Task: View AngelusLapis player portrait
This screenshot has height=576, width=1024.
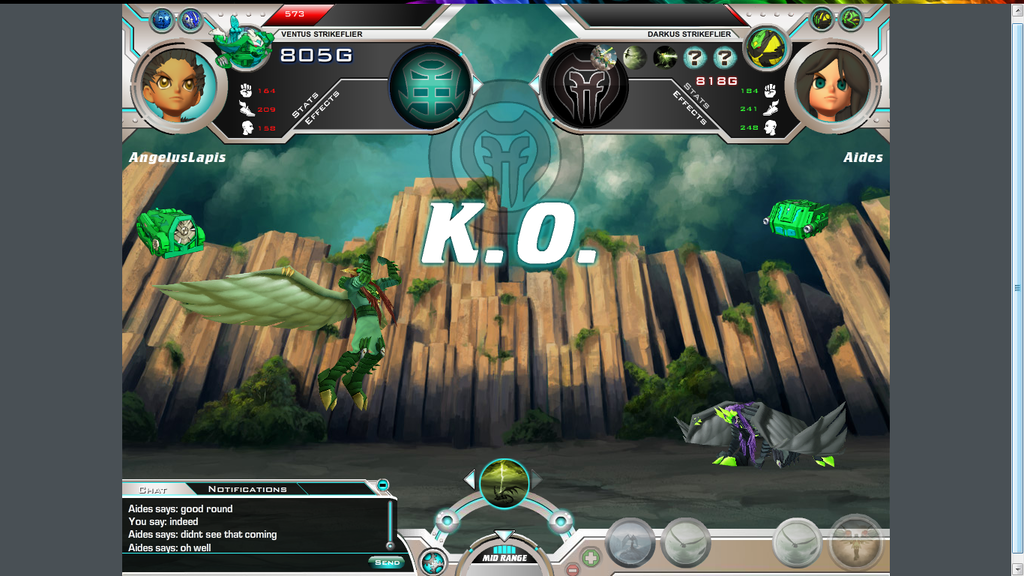Action: 174,84
